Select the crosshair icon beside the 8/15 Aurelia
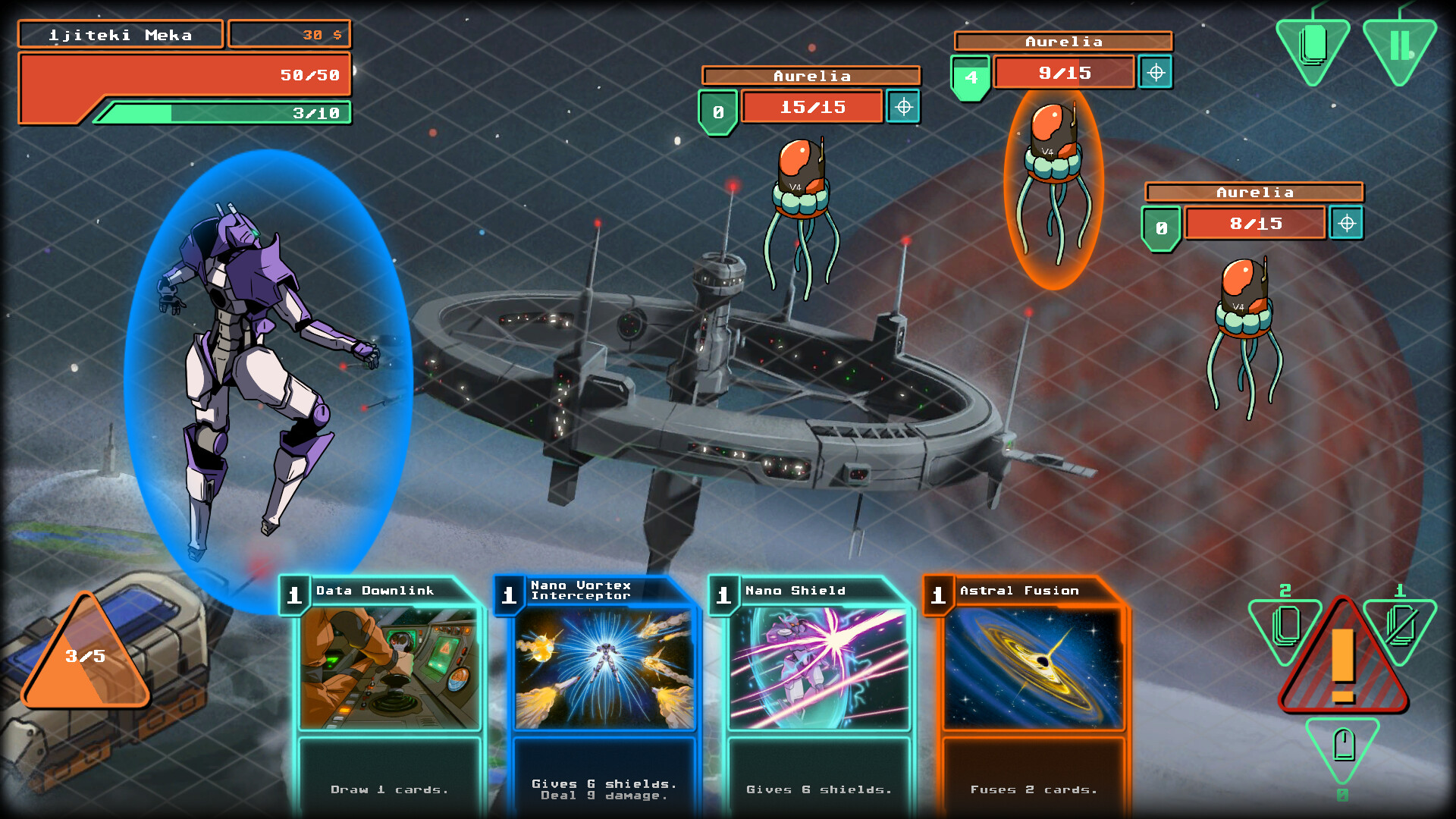 point(1347,223)
